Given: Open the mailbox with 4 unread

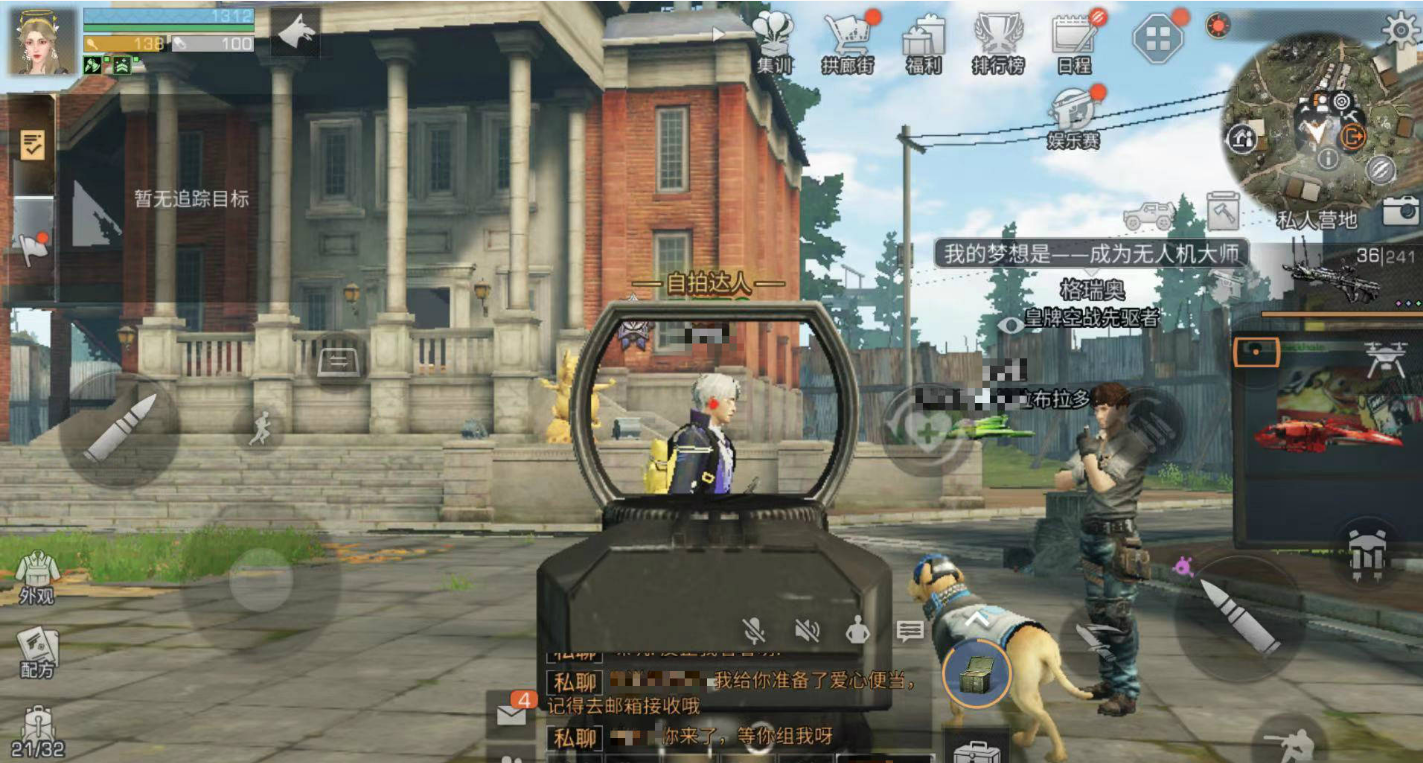Looking at the screenshot, I should [512, 712].
